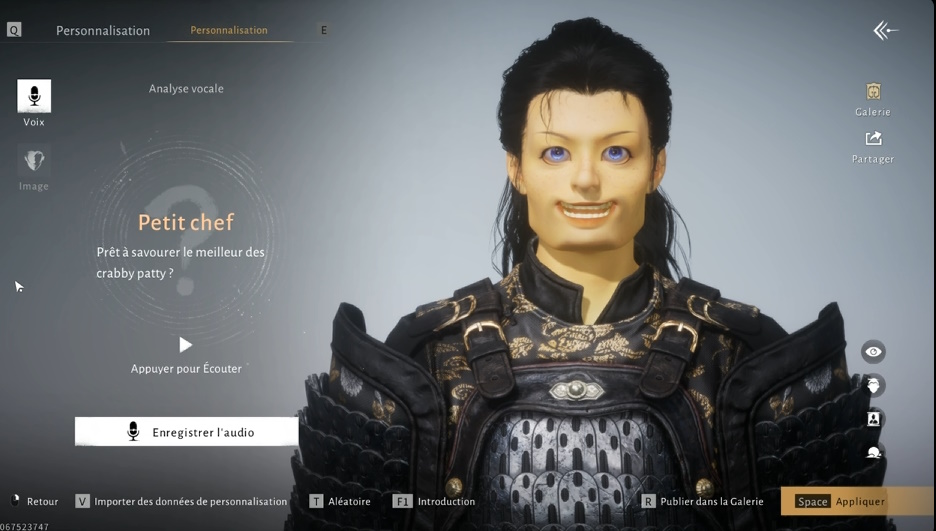This screenshot has width=936, height=531.
Task: Switch to the white Personnalisation tab
Action: coord(103,30)
